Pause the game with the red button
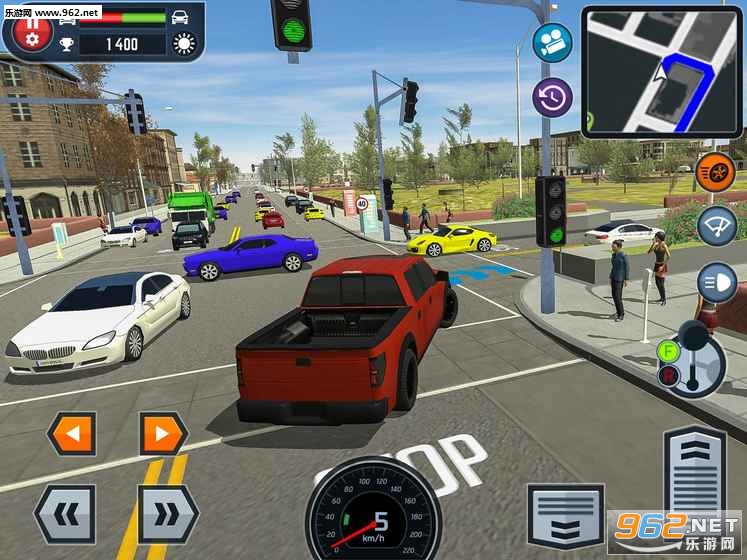The width and height of the screenshot is (747, 560). (31, 29)
